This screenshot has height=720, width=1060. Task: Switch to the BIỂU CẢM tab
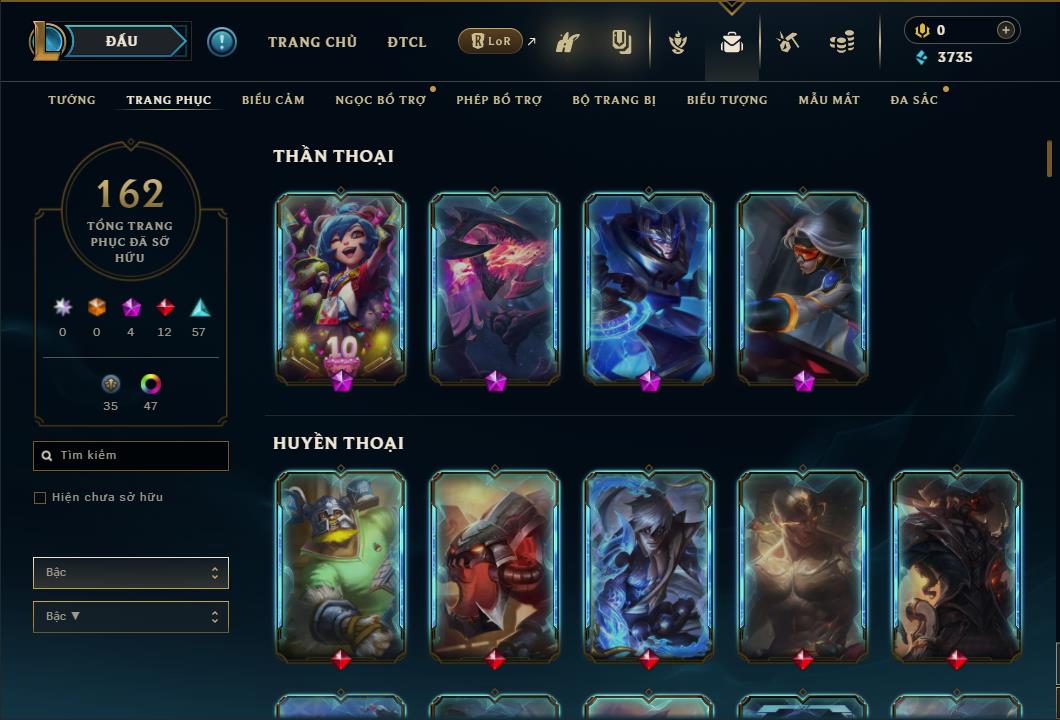(273, 100)
